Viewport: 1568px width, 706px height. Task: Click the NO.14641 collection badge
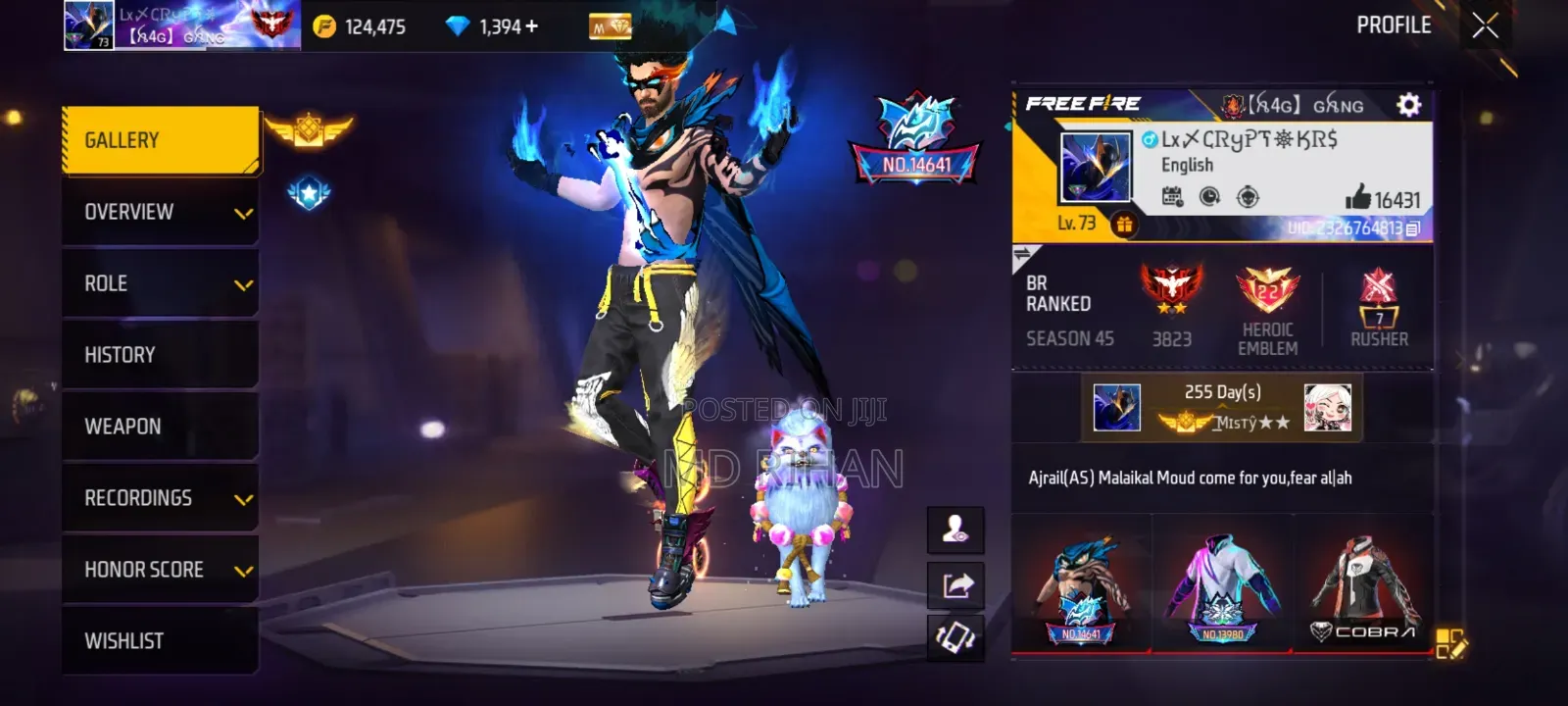915,140
